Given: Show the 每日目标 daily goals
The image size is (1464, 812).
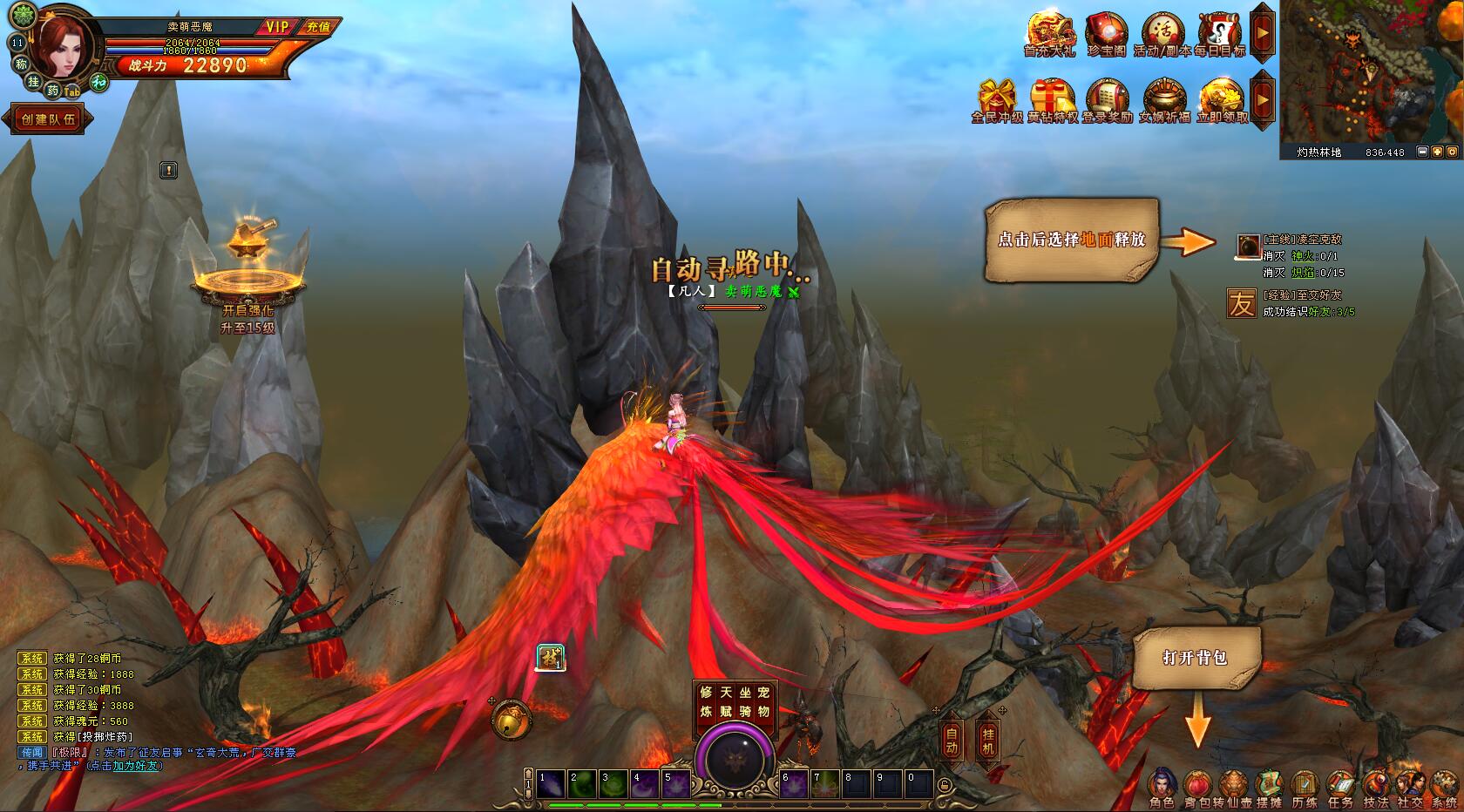Looking at the screenshot, I should 1219,35.
